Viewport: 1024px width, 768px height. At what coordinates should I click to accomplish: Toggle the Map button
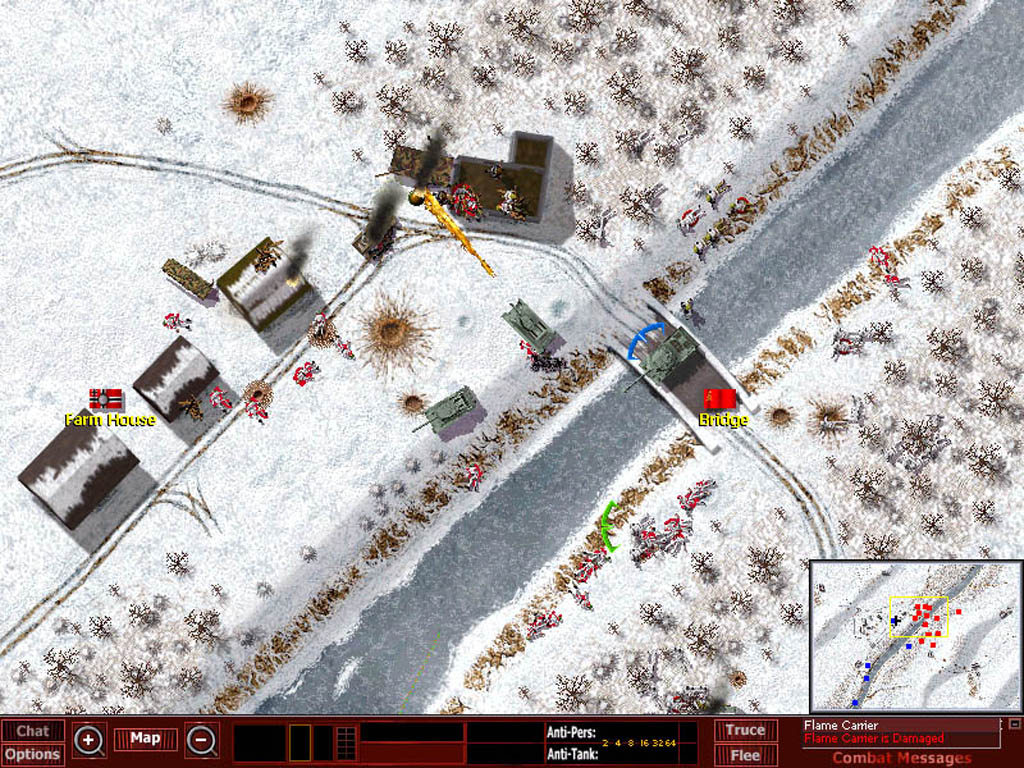click(145, 739)
